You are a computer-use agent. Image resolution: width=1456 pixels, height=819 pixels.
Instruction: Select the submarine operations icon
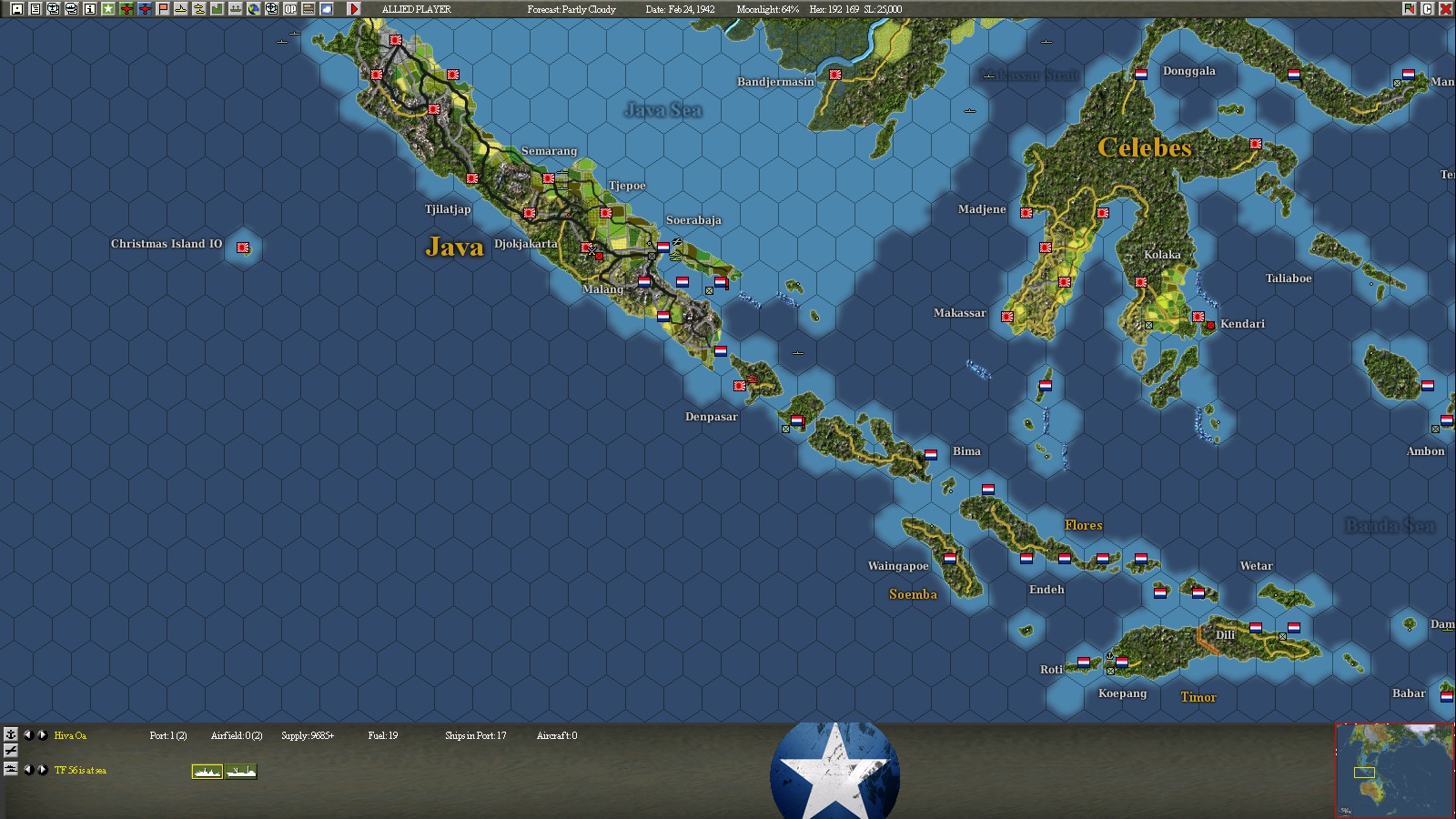(x=199, y=9)
